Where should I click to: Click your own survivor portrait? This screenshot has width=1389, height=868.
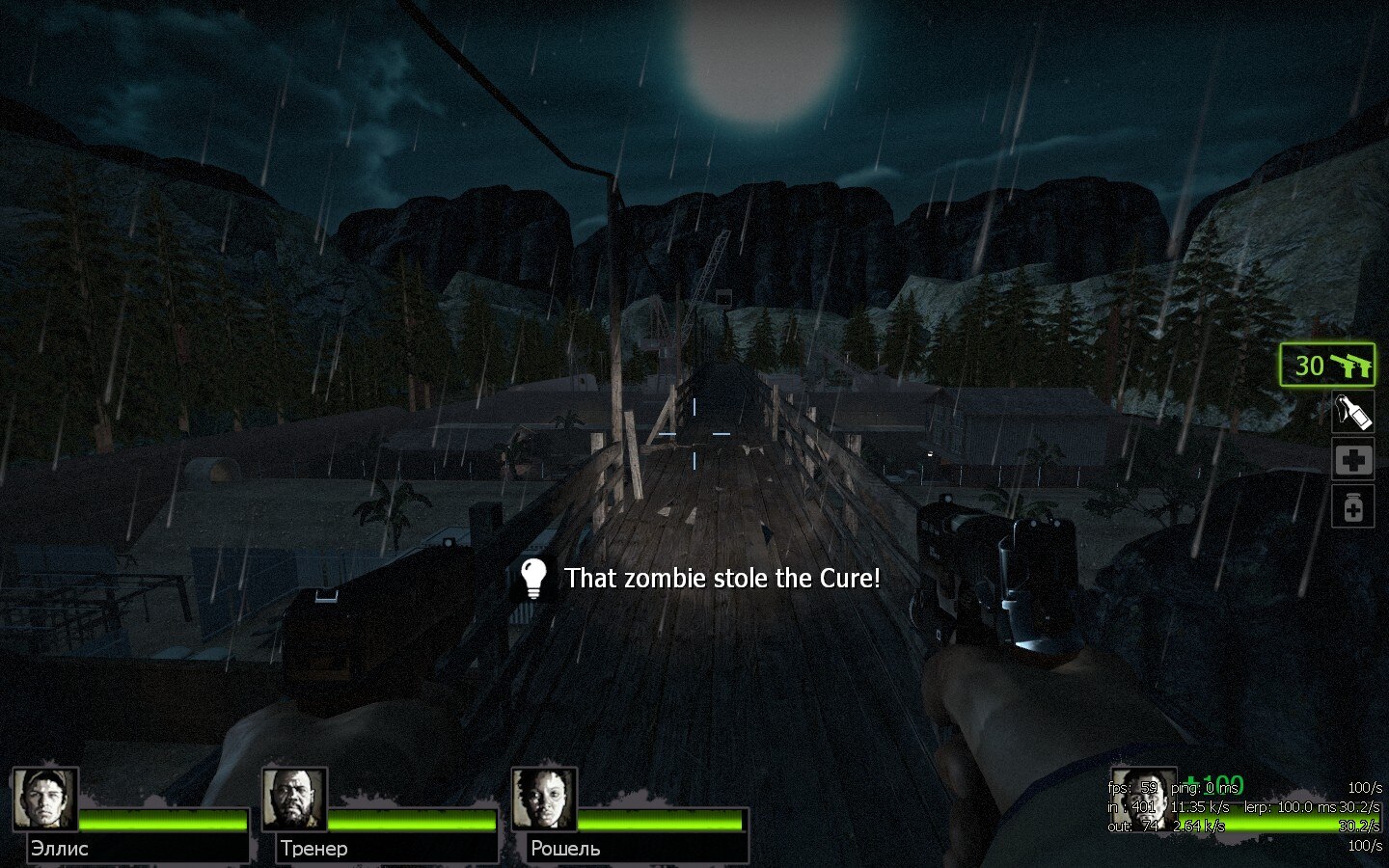coord(1143,799)
